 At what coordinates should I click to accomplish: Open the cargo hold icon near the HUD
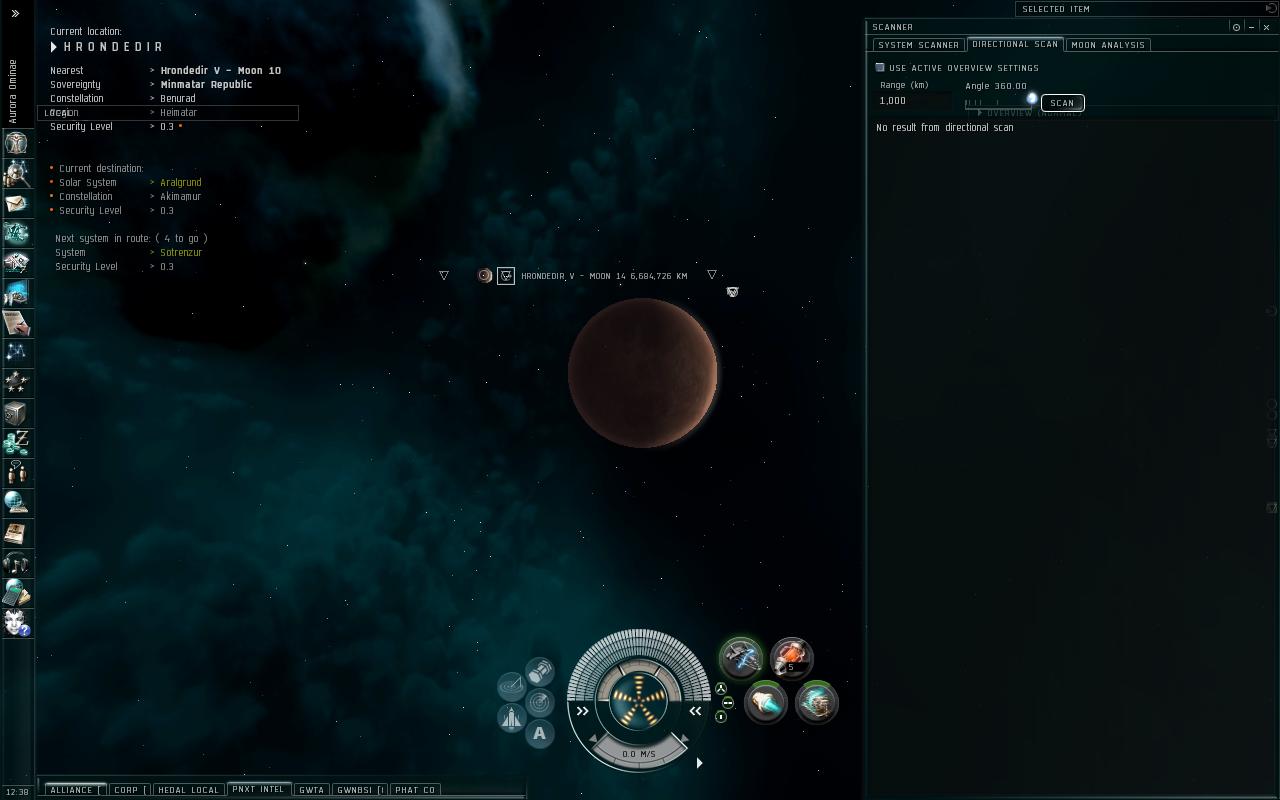pos(540,669)
